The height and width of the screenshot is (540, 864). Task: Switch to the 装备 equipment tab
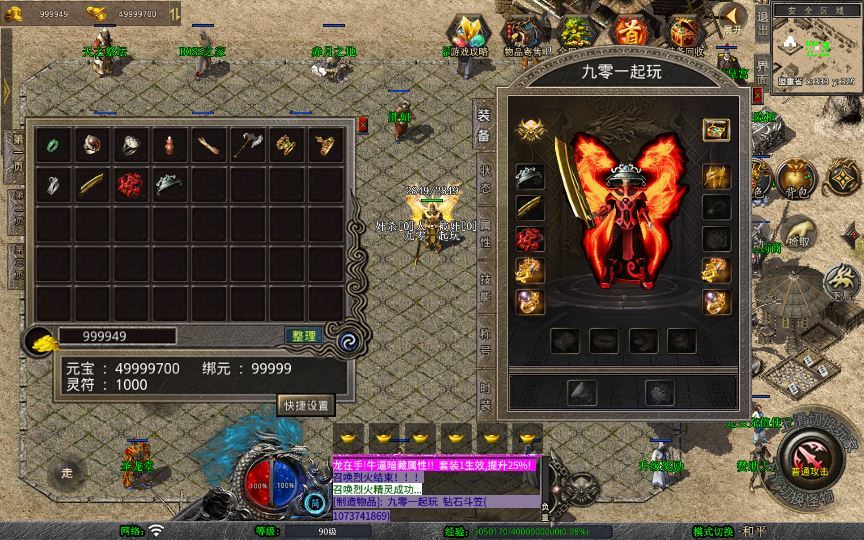pos(484,126)
